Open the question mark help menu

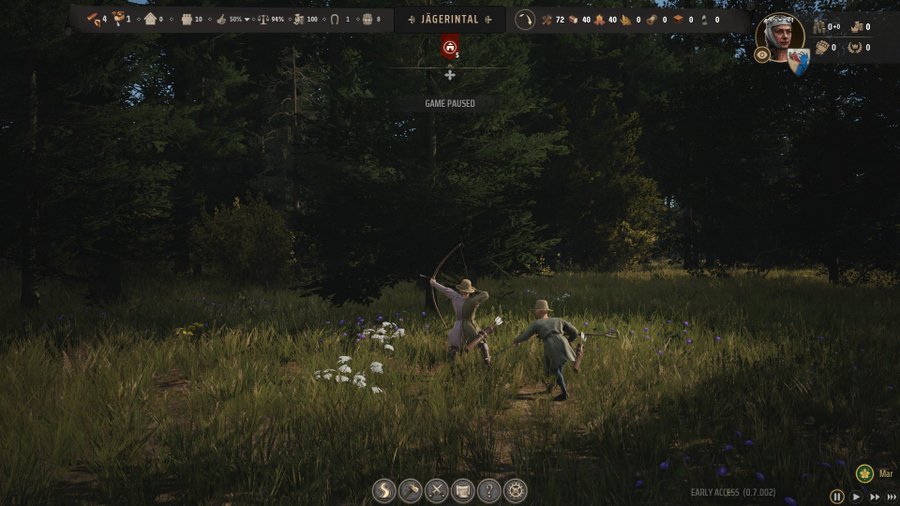point(488,491)
